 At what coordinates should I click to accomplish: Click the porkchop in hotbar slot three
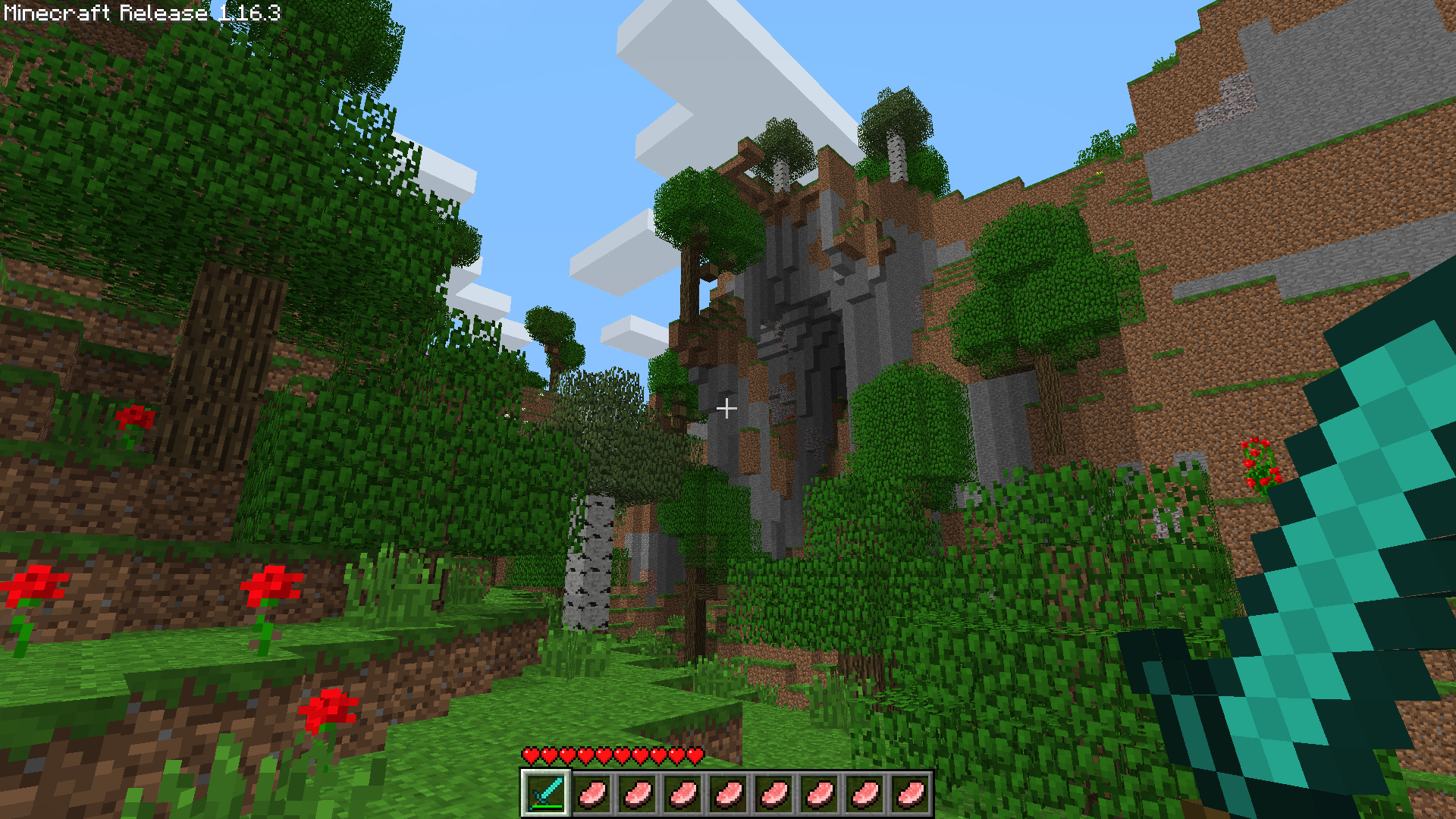click(x=637, y=795)
